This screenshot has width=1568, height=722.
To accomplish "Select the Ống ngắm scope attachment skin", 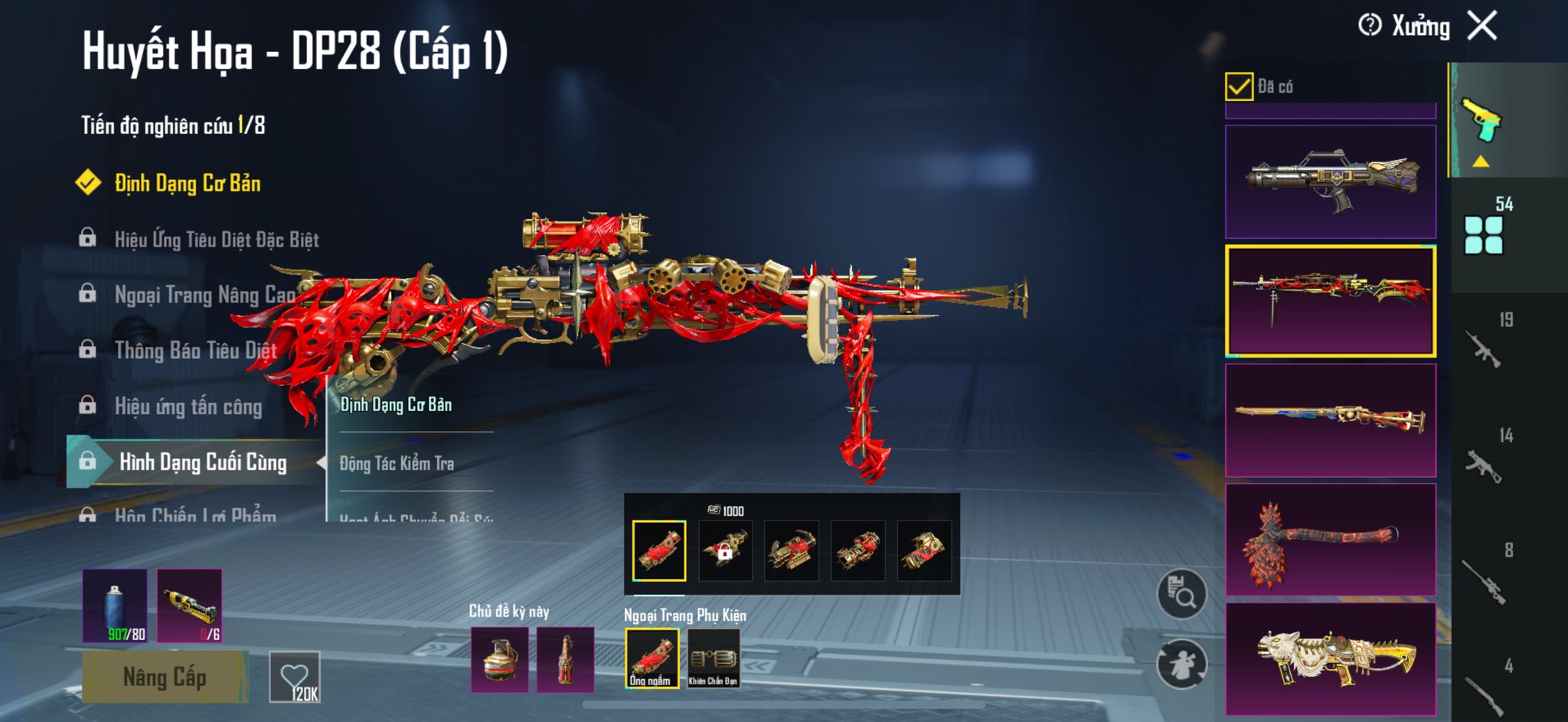I will [x=652, y=658].
